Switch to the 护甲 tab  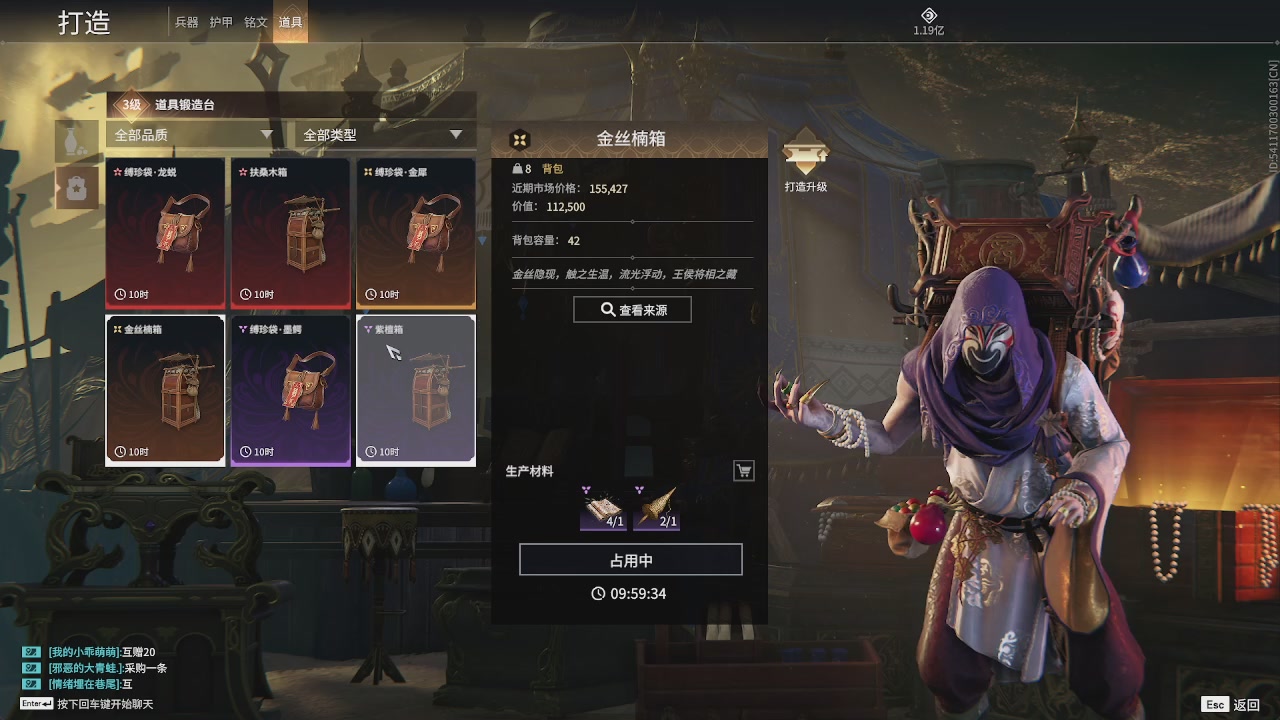click(x=221, y=21)
